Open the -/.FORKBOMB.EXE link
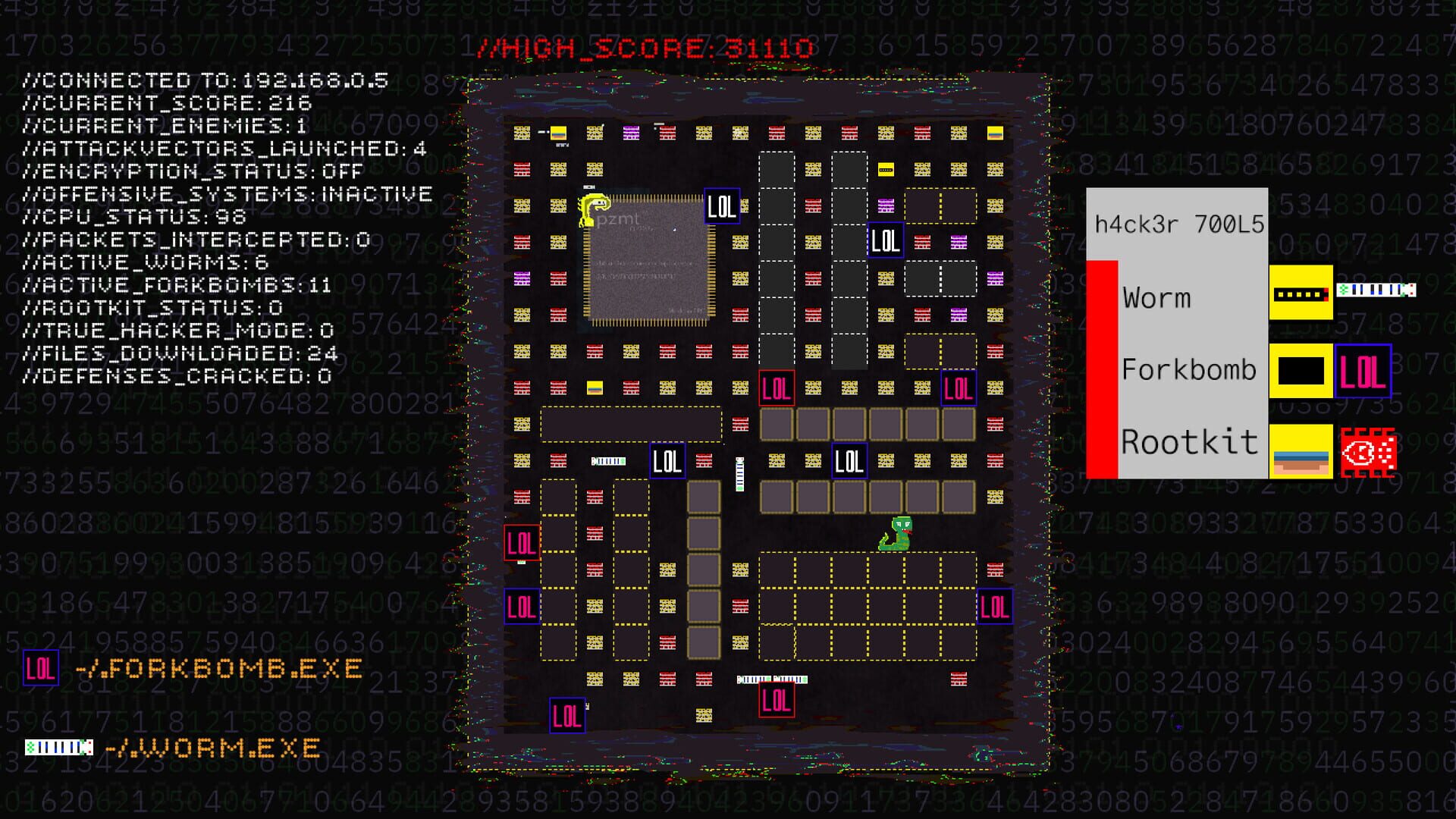The width and height of the screenshot is (1456, 819). 220,669
